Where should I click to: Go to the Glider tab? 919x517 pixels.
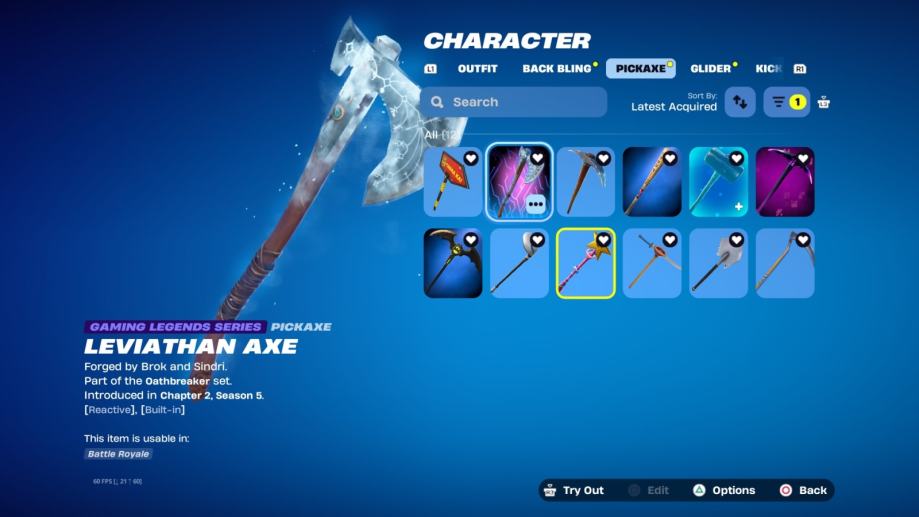pyautogui.click(x=710, y=69)
